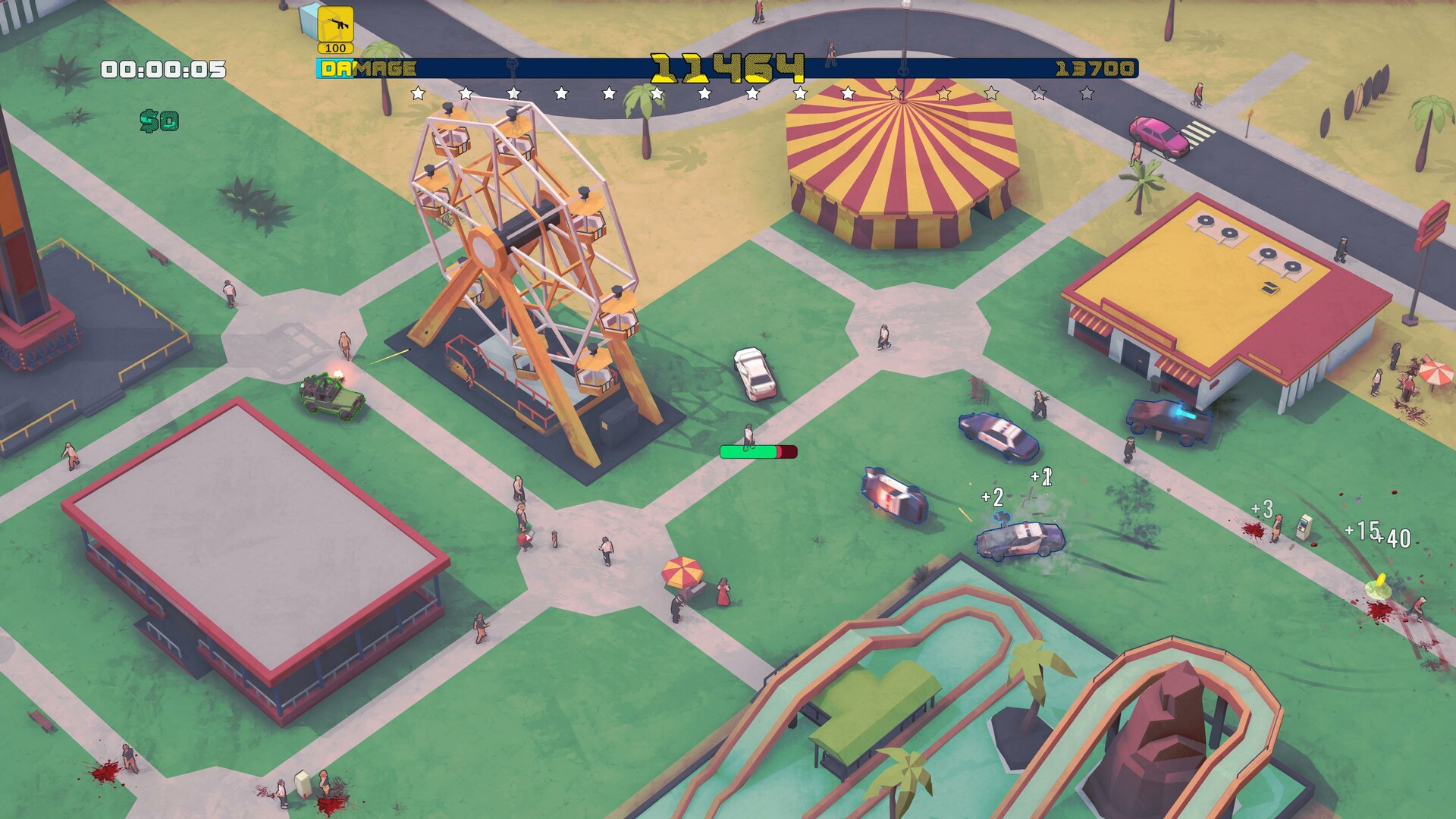Click the red portion of the health bar

coord(786,450)
